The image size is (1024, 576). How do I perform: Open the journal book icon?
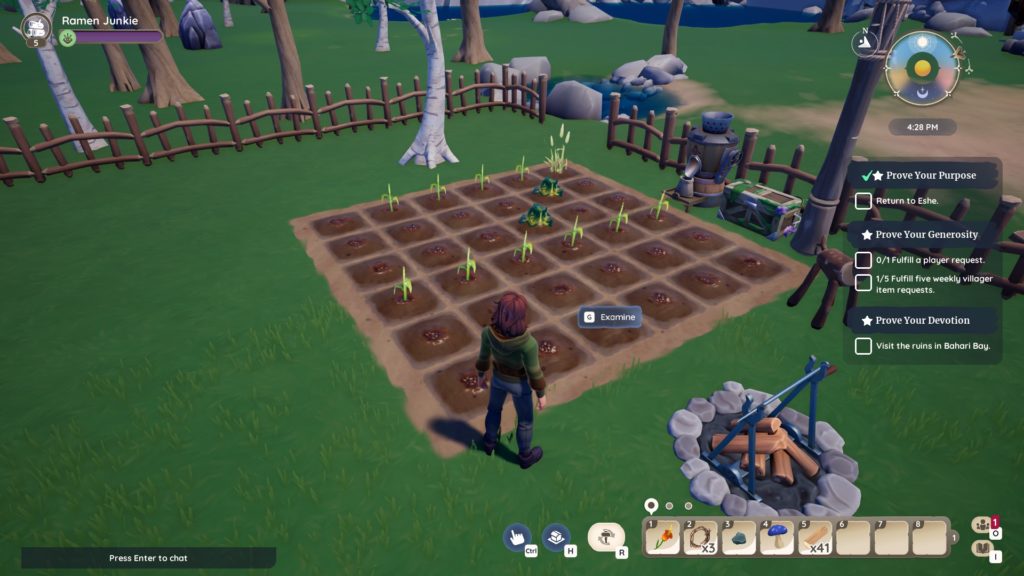point(982,549)
